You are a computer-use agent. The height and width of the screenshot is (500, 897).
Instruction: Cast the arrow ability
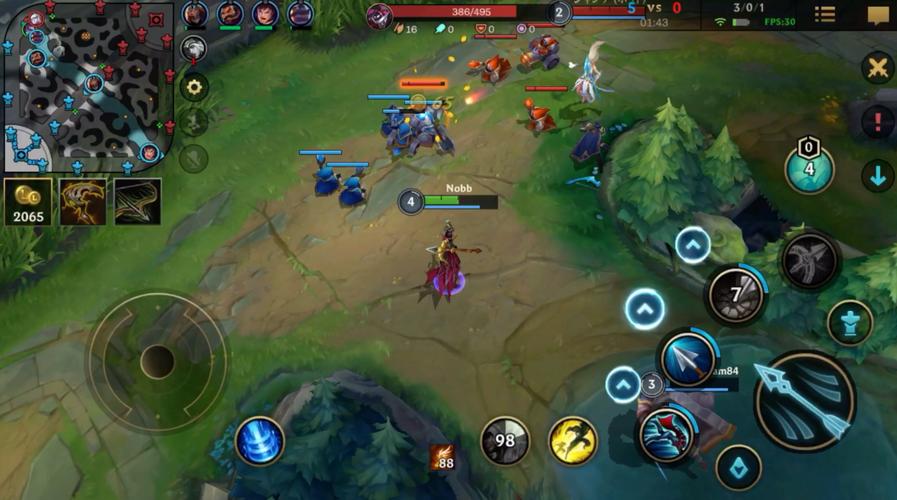(688, 357)
